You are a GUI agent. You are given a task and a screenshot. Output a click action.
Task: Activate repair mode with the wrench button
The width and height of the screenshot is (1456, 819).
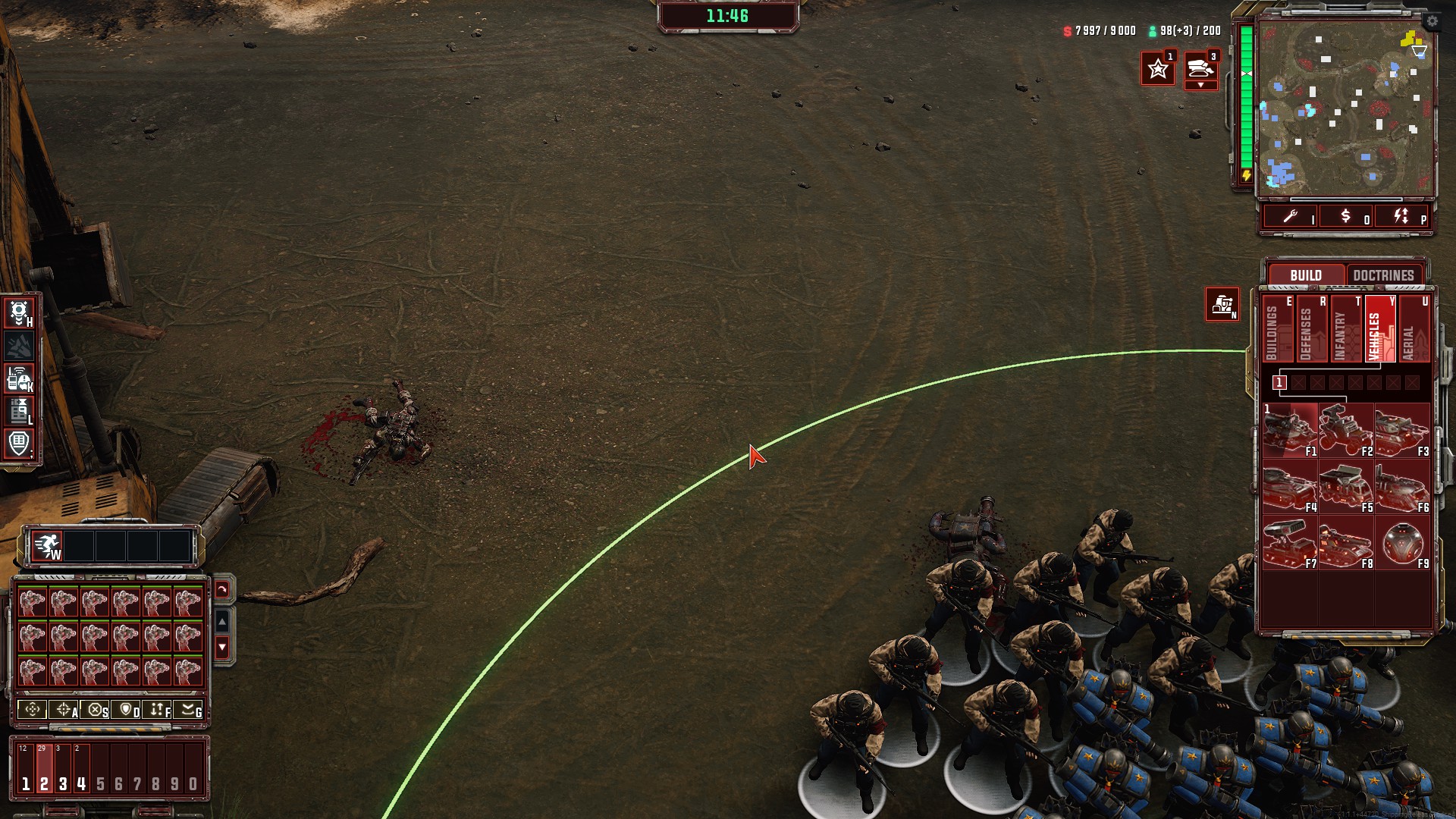coord(1291,217)
